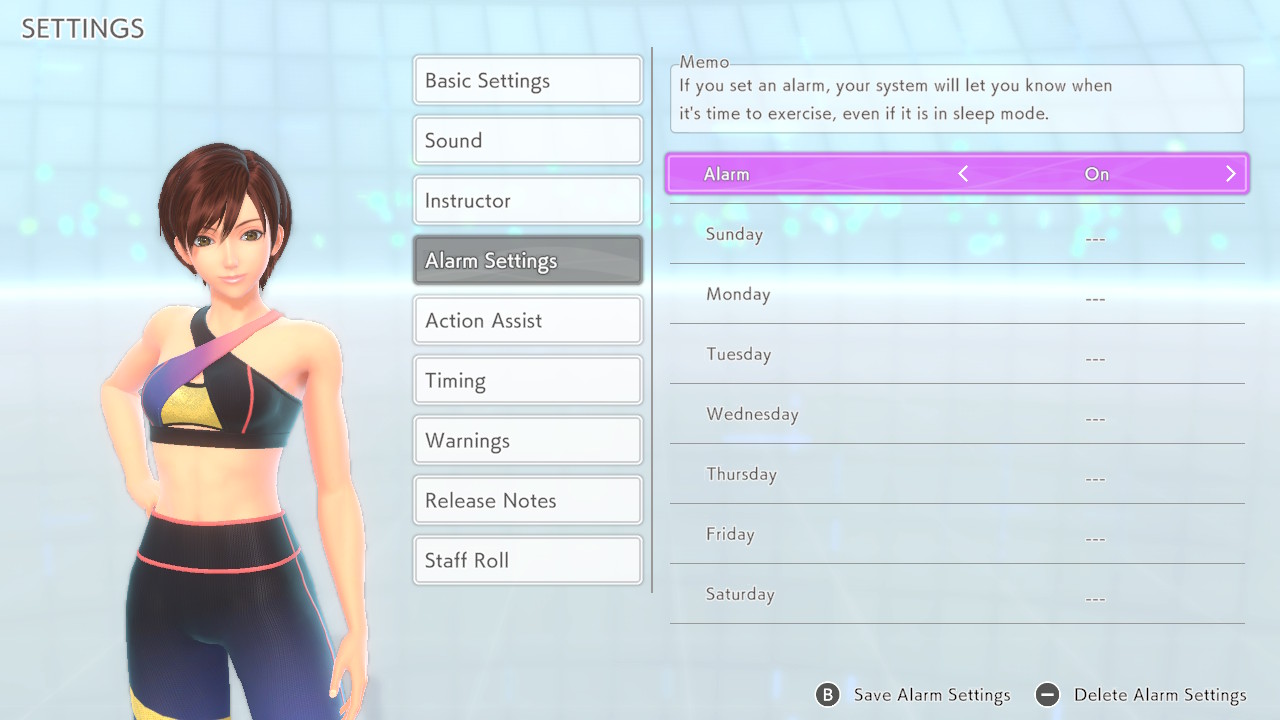View the Release Notes
The image size is (1280, 720).
[527, 501]
